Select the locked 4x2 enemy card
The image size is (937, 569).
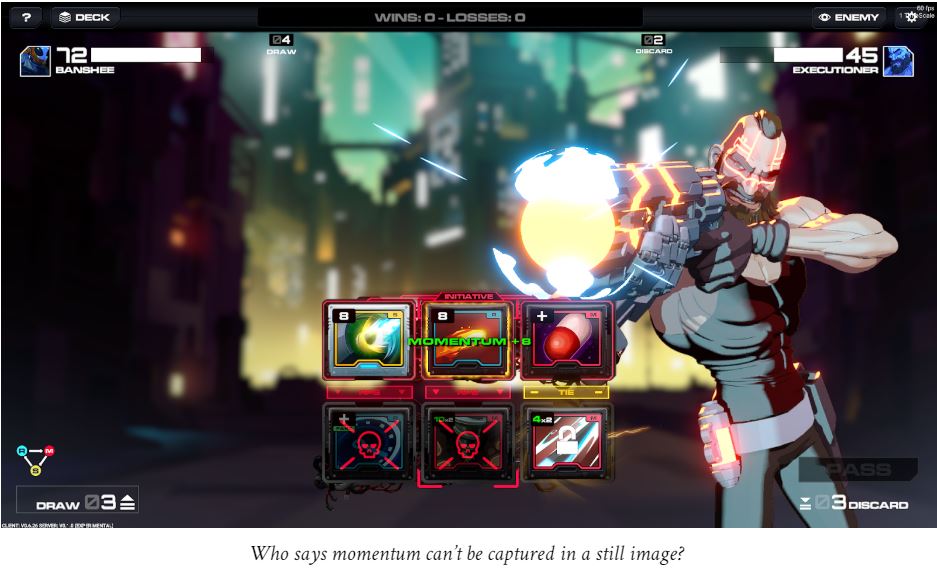tap(566, 443)
